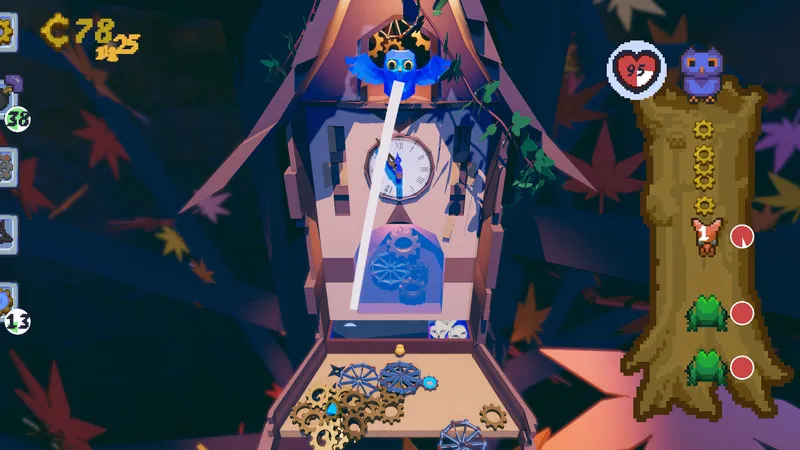Click the gold gear icon by the coin counter
Viewport: 800px width, 450px height.
click(5, 30)
